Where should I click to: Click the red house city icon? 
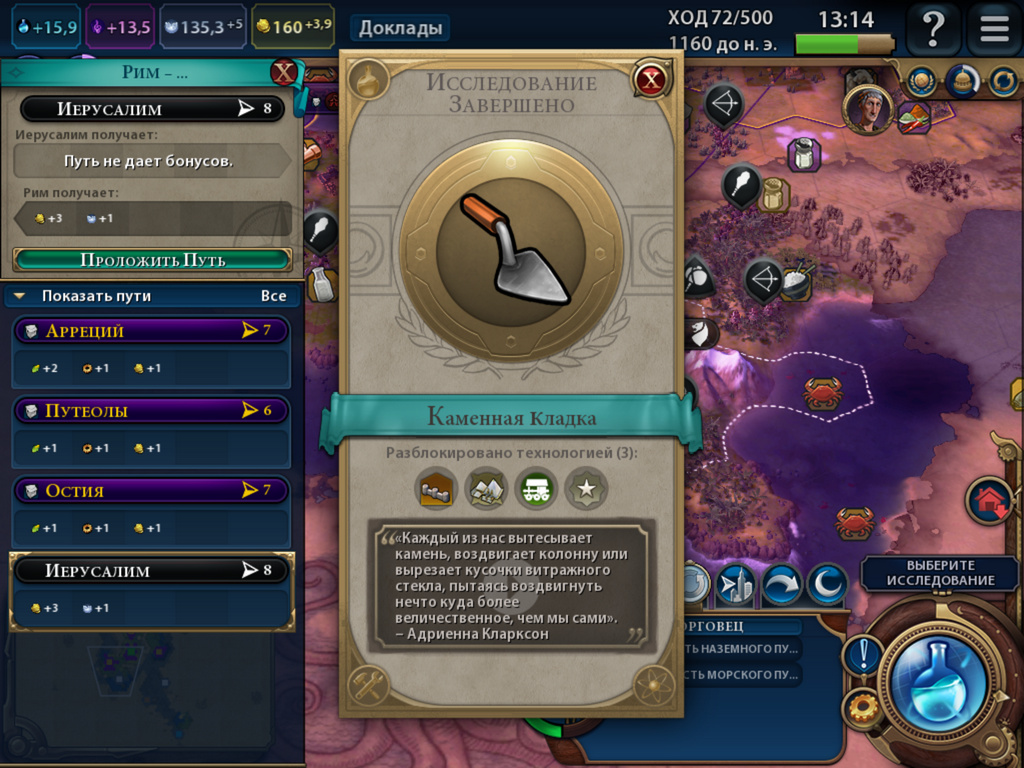click(x=989, y=500)
